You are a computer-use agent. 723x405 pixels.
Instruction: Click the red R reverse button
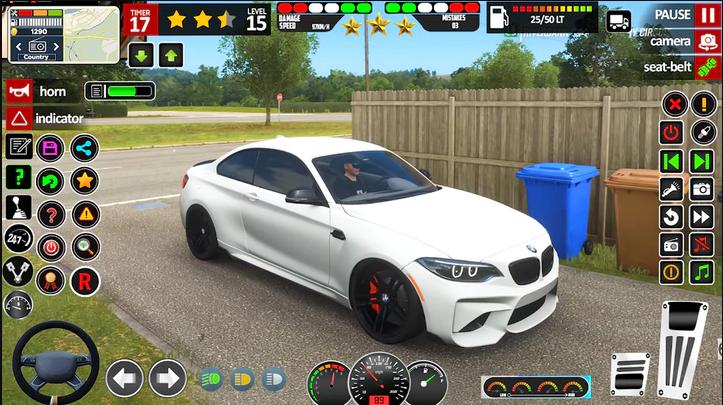pos(85,279)
